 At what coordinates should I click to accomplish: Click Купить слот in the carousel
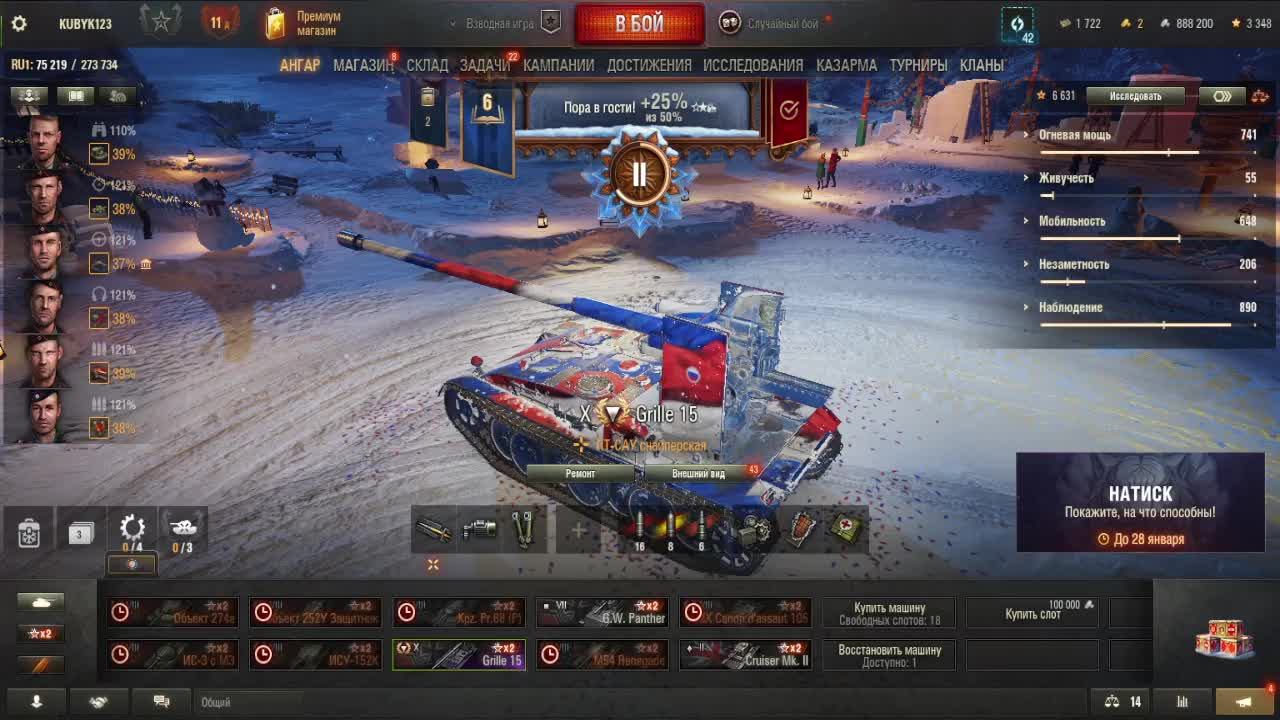[1032, 613]
